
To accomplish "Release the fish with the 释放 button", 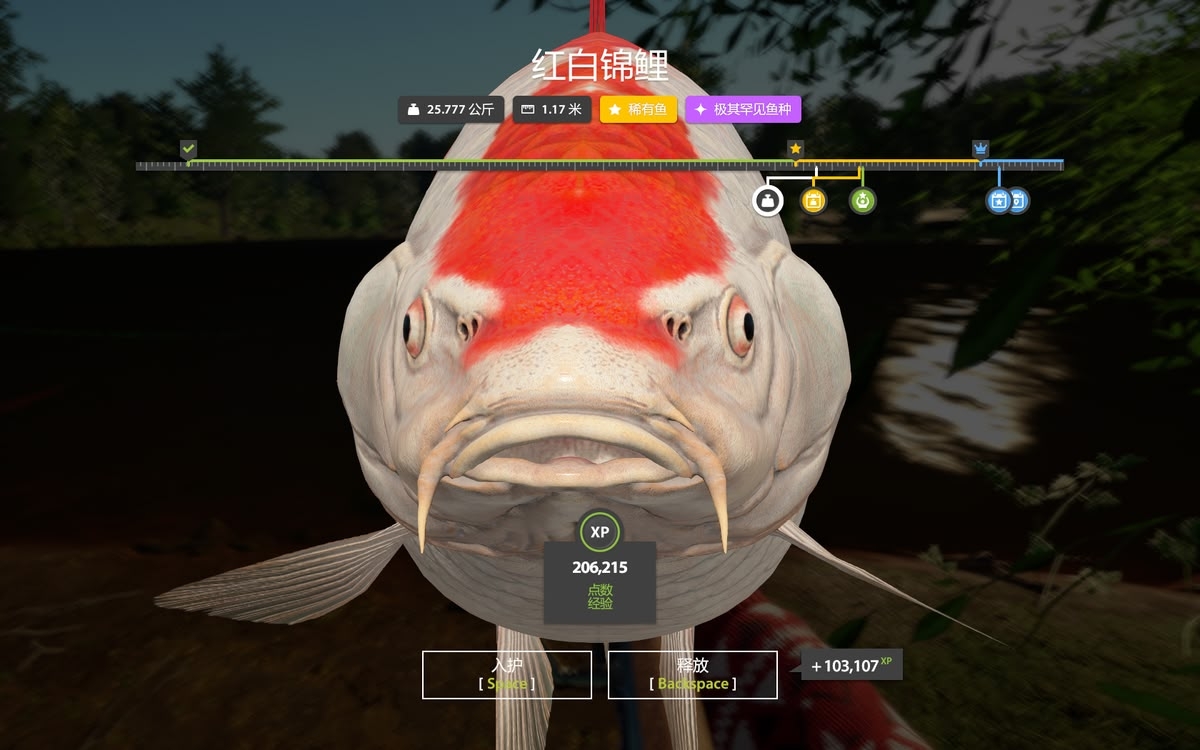I will point(692,674).
